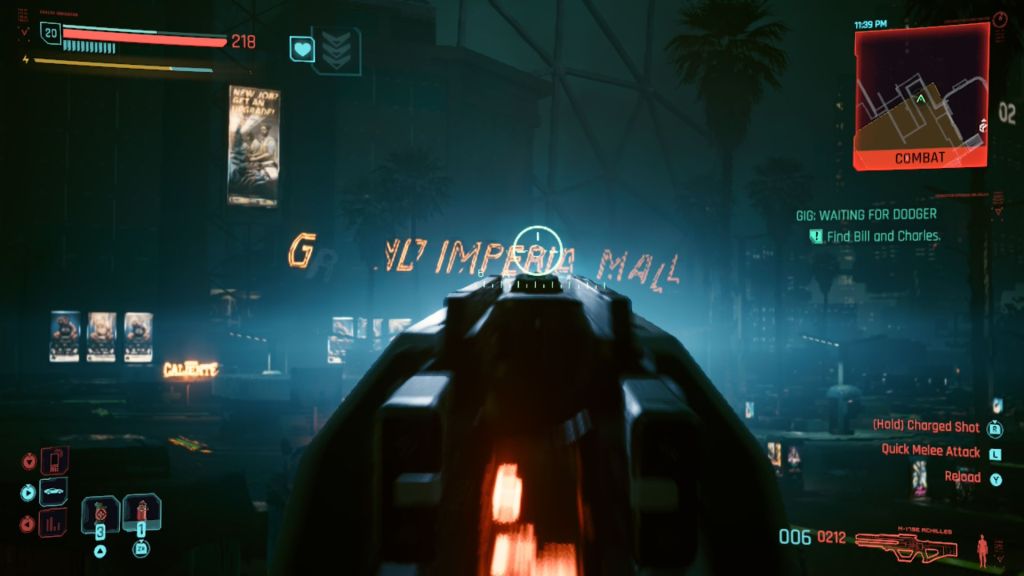
Task: Open the radio equalizer bars icon
Action: [53, 522]
